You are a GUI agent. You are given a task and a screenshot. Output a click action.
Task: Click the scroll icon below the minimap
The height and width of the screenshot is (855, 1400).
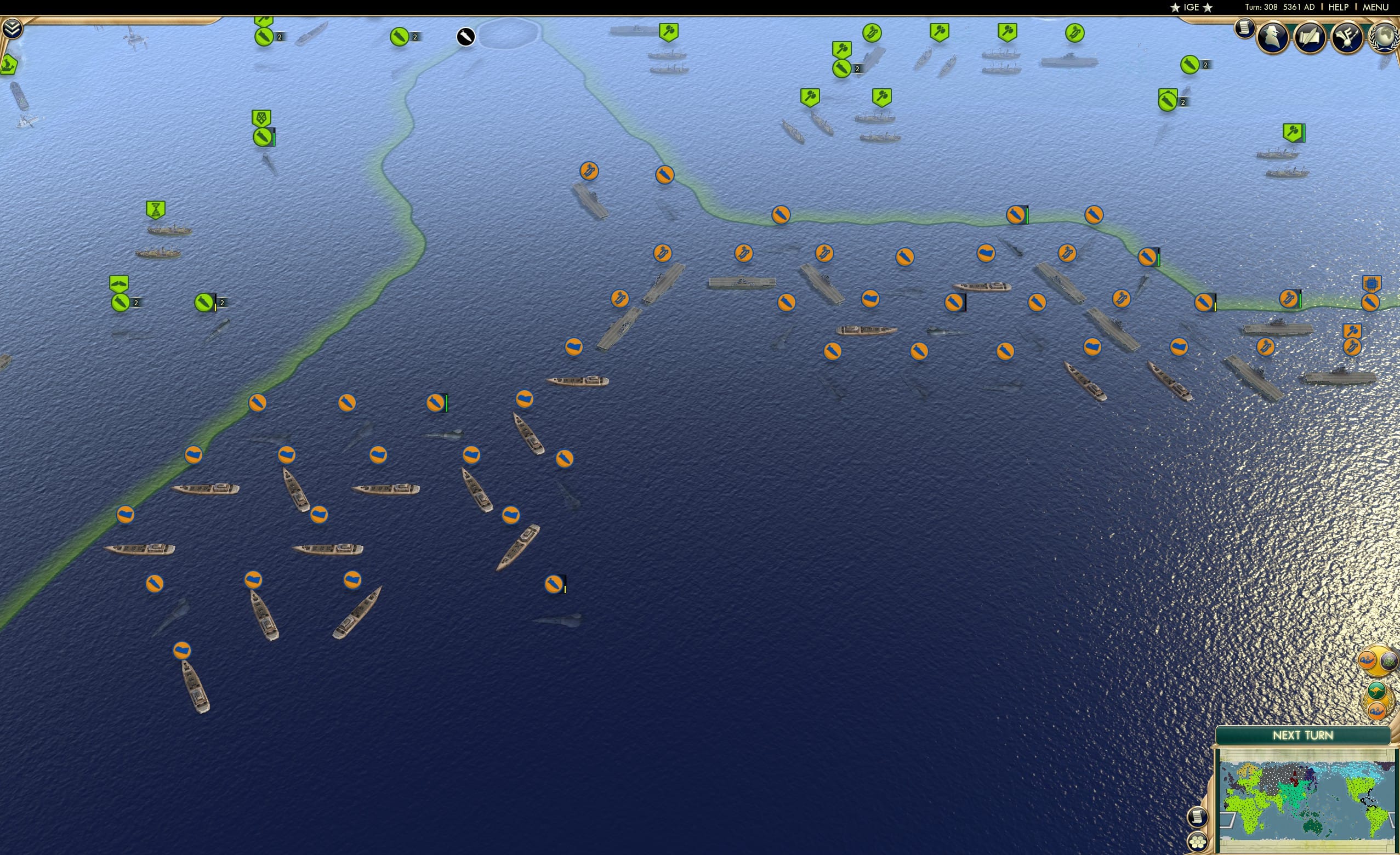(x=1198, y=818)
